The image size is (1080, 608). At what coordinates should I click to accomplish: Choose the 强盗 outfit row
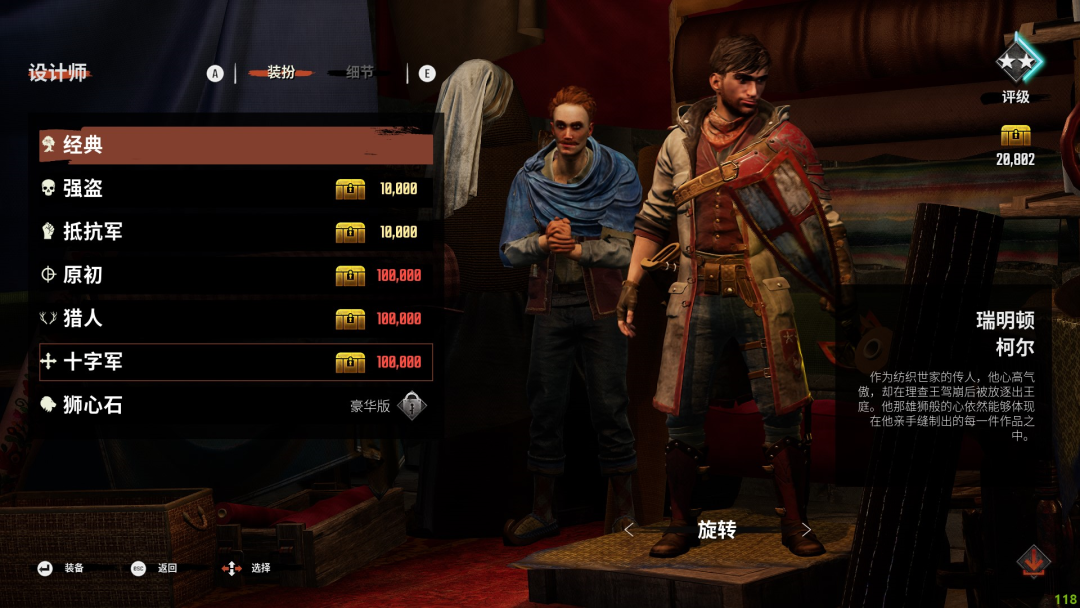[236, 189]
